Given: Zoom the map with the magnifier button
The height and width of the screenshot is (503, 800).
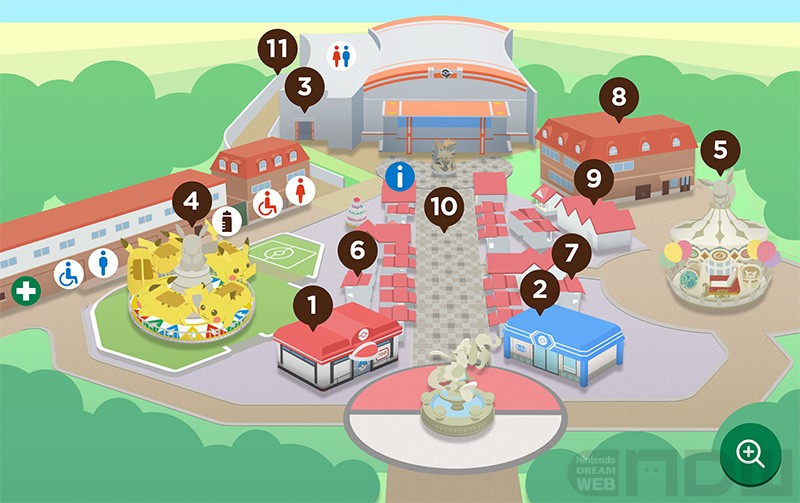Looking at the screenshot, I should click(x=749, y=452).
